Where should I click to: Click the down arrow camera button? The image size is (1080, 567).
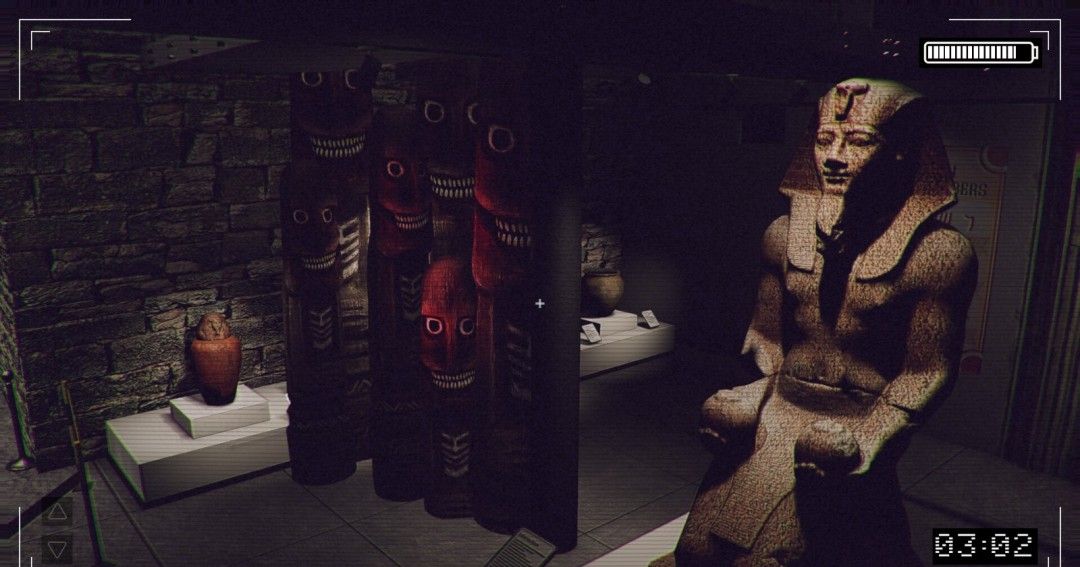[x=57, y=548]
